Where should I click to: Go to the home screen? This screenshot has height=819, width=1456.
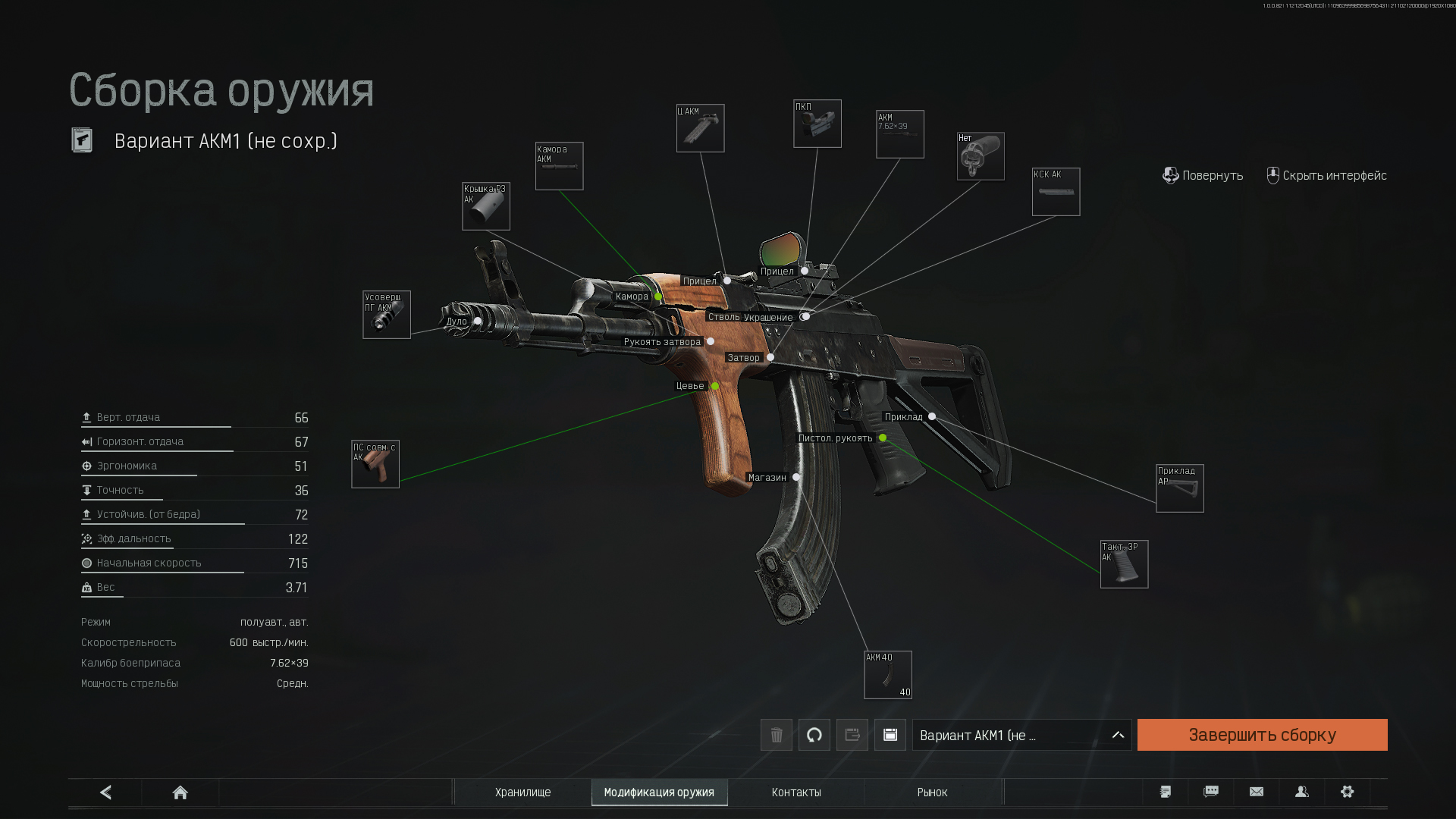pos(180,792)
